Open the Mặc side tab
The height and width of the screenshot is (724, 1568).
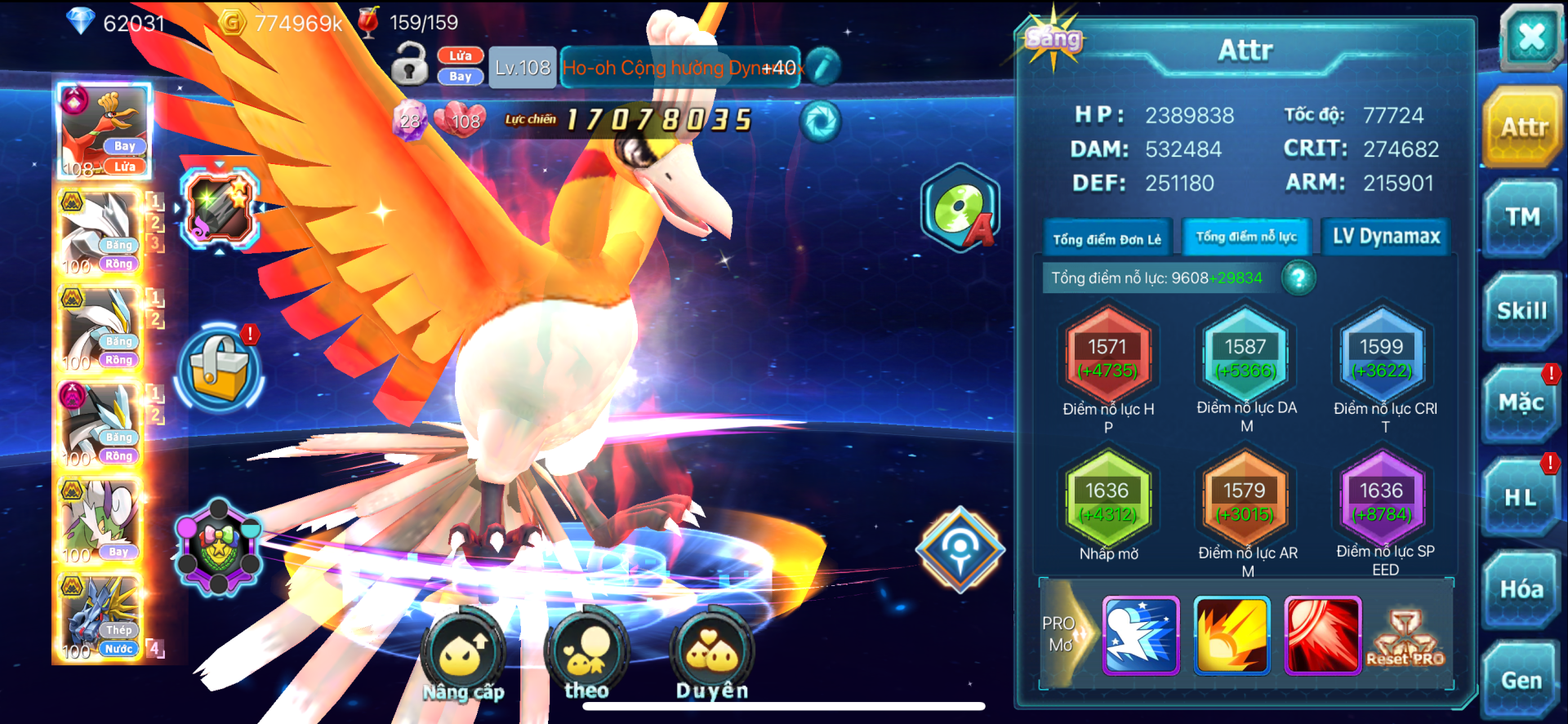click(1521, 402)
